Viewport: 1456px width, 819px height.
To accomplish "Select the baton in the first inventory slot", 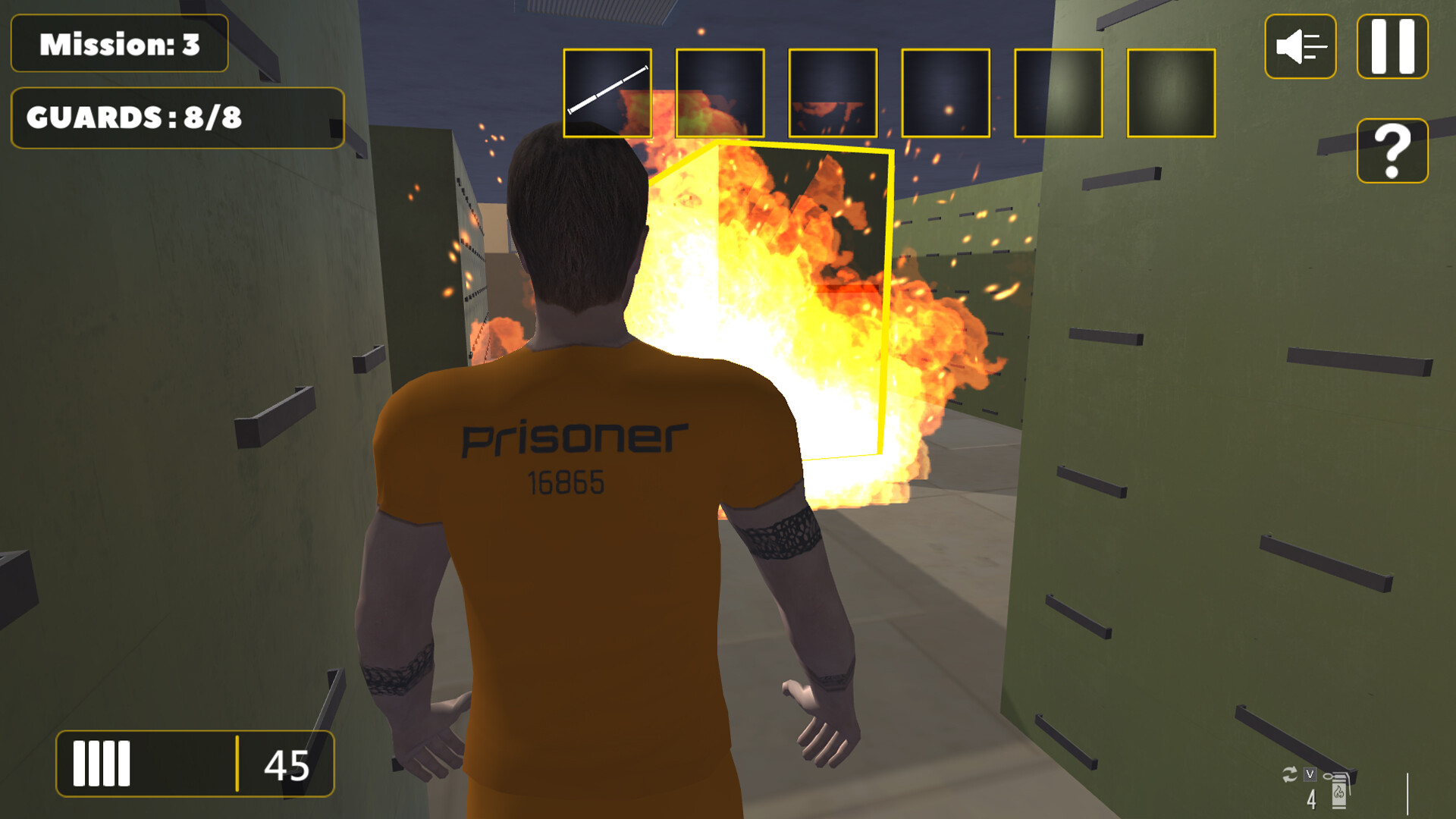I will pyautogui.click(x=607, y=93).
